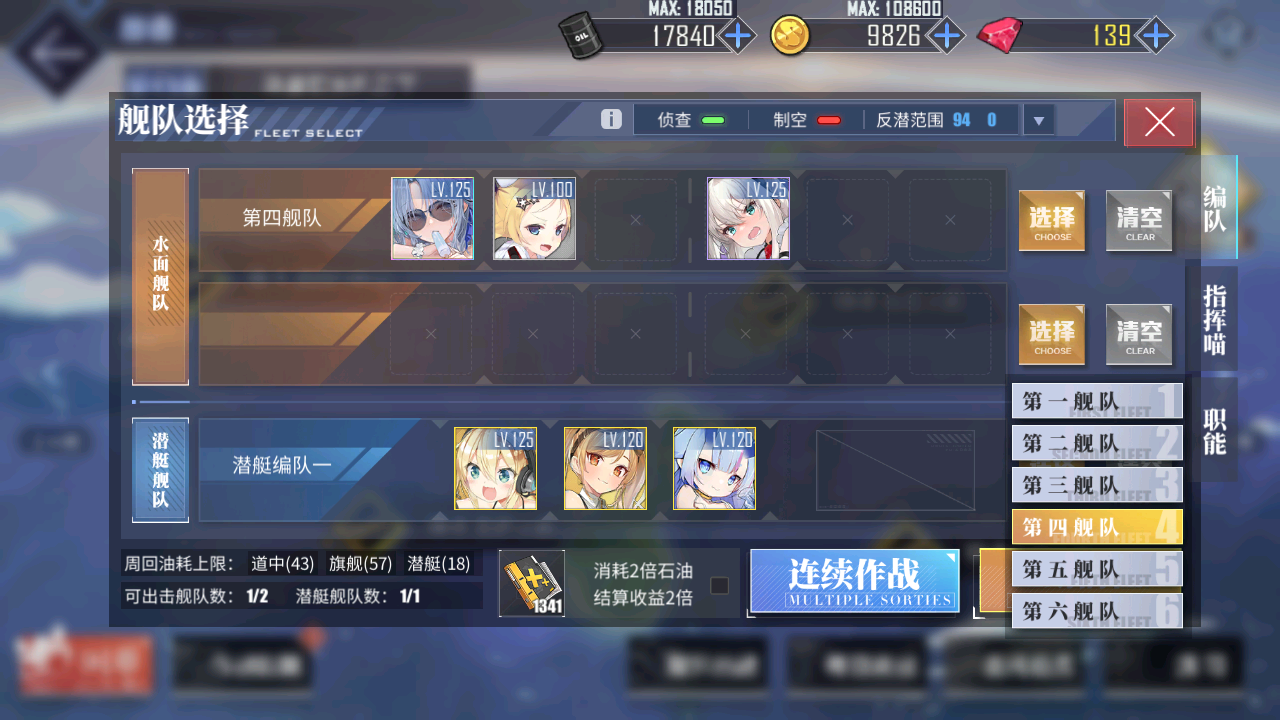Select the headphones submarine girl portrait
Screen dimensions: 1280x720
coord(495,469)
